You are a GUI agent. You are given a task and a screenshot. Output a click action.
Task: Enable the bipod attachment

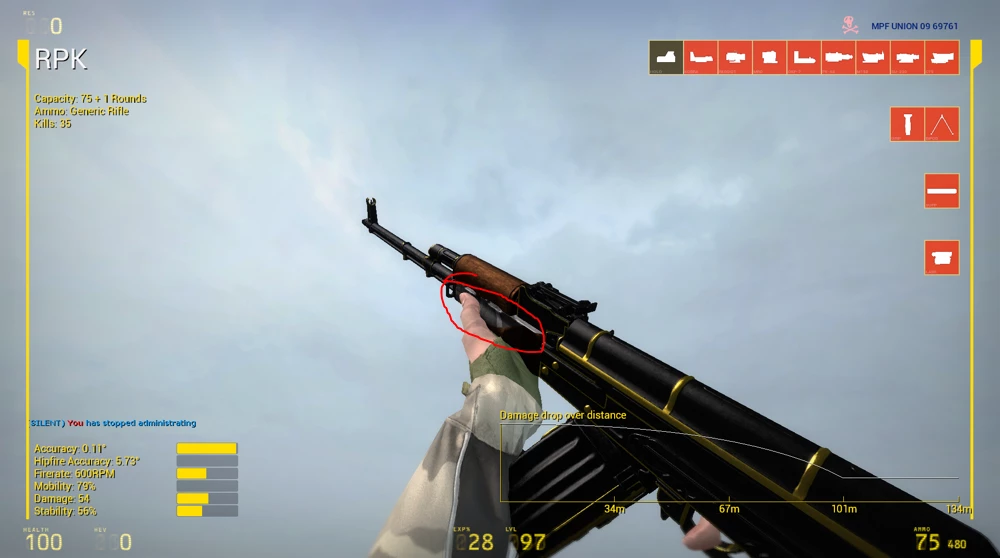942,124
